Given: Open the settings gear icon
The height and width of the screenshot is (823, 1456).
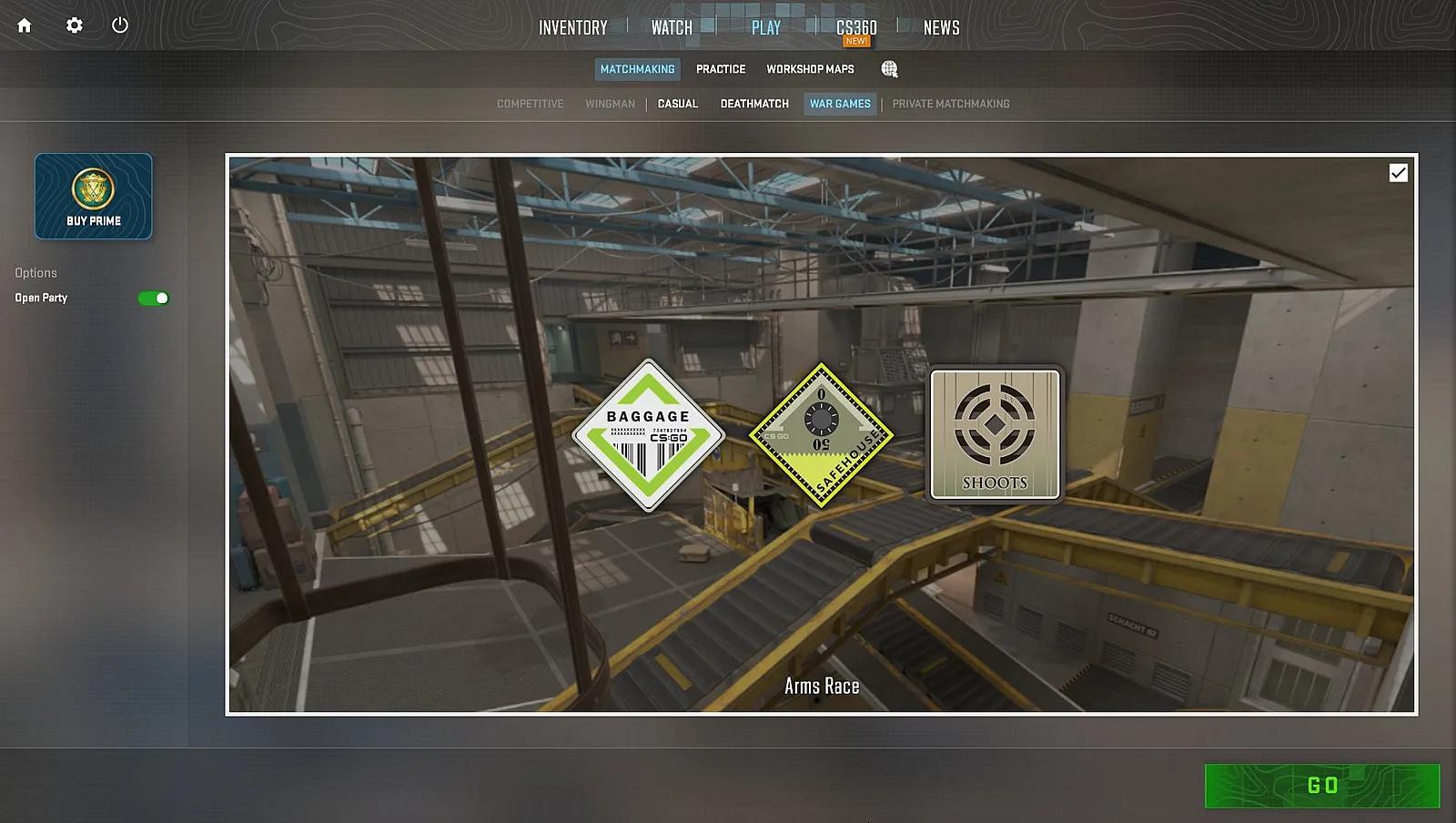Looking at the screenshot, I should pyautogui.click(x=74, y=25).
